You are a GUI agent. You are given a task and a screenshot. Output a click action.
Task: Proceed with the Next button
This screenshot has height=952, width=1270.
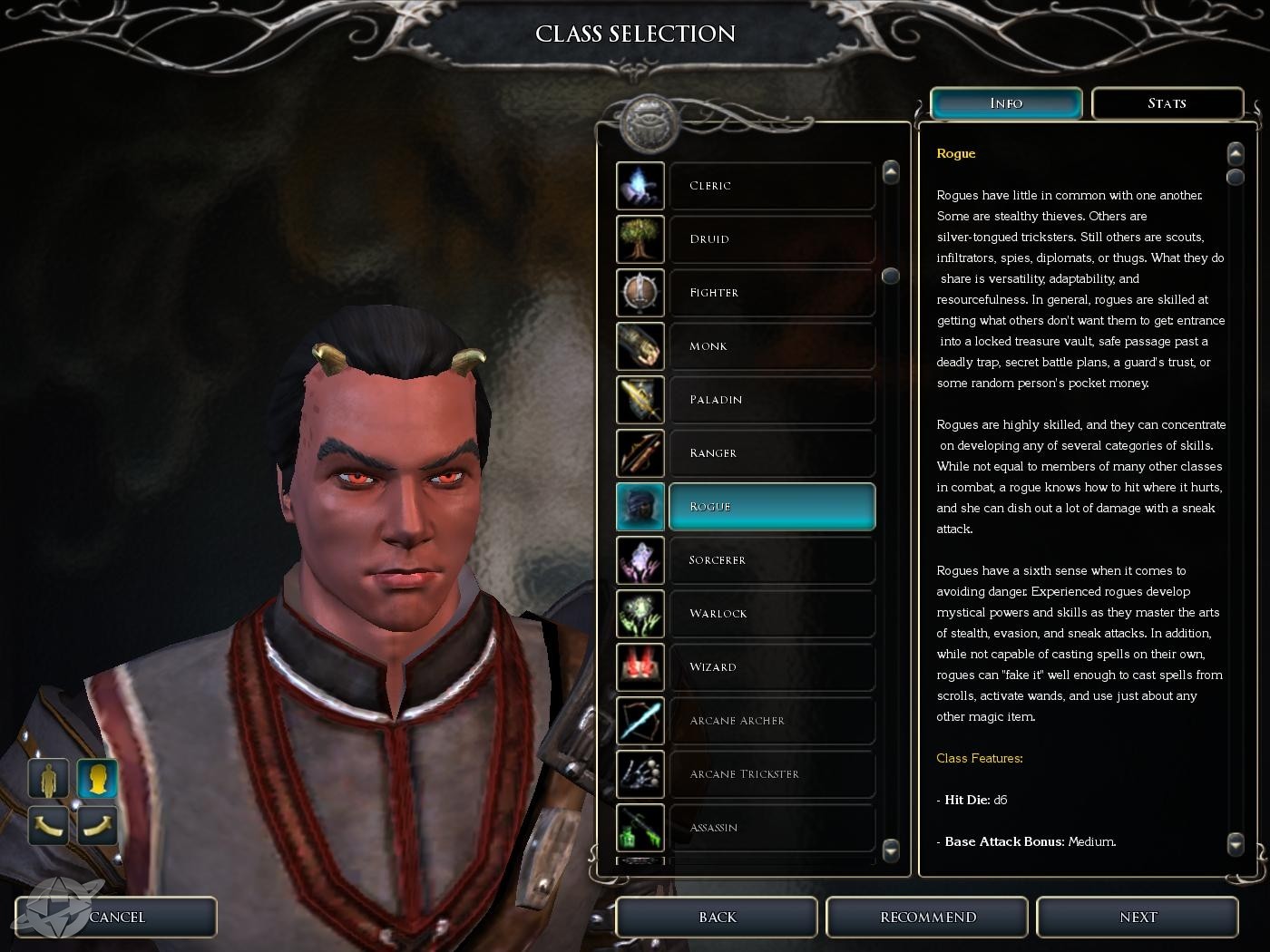[x=1138, y=918]
